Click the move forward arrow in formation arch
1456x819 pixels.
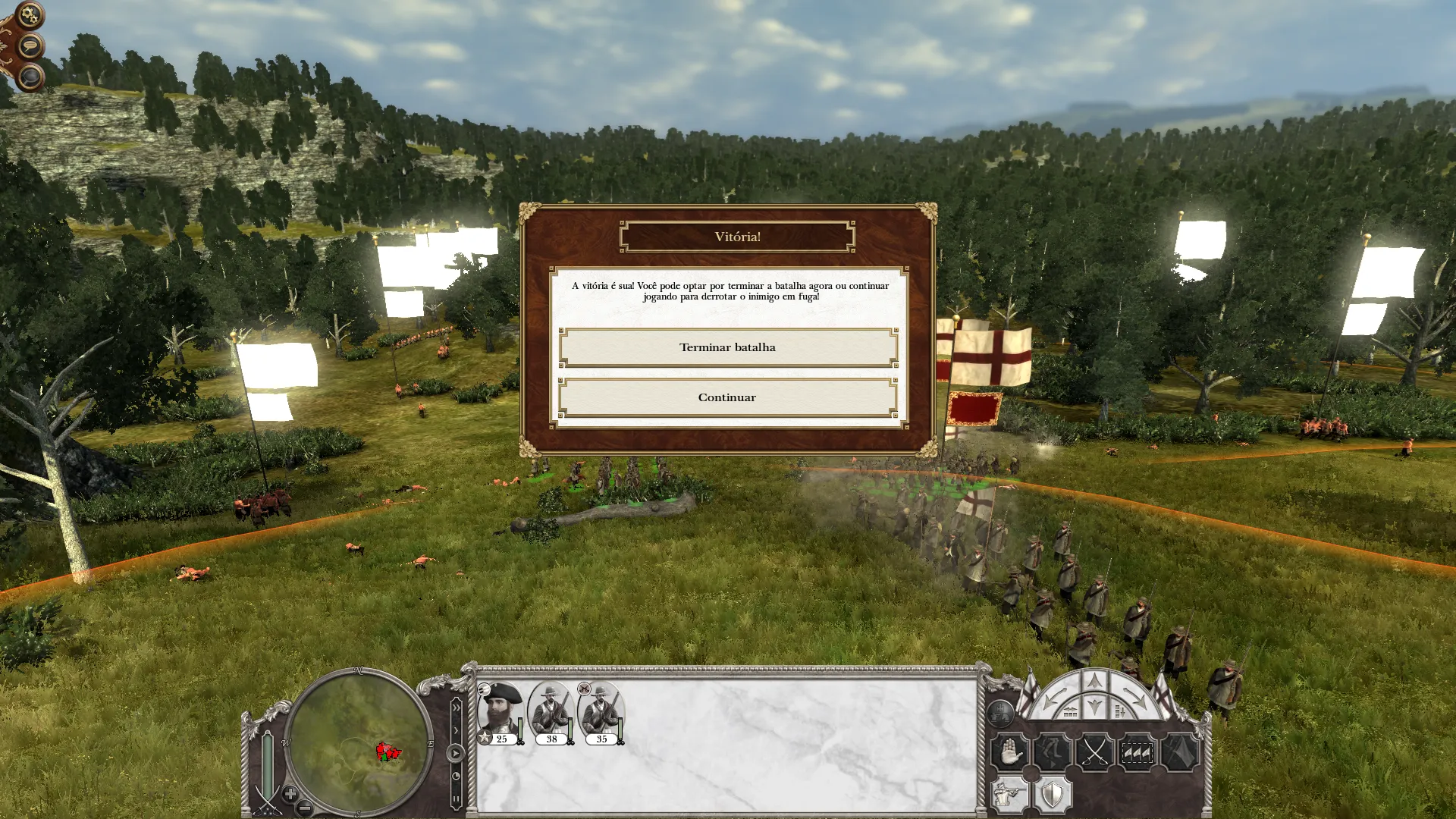coord(1094,682)
